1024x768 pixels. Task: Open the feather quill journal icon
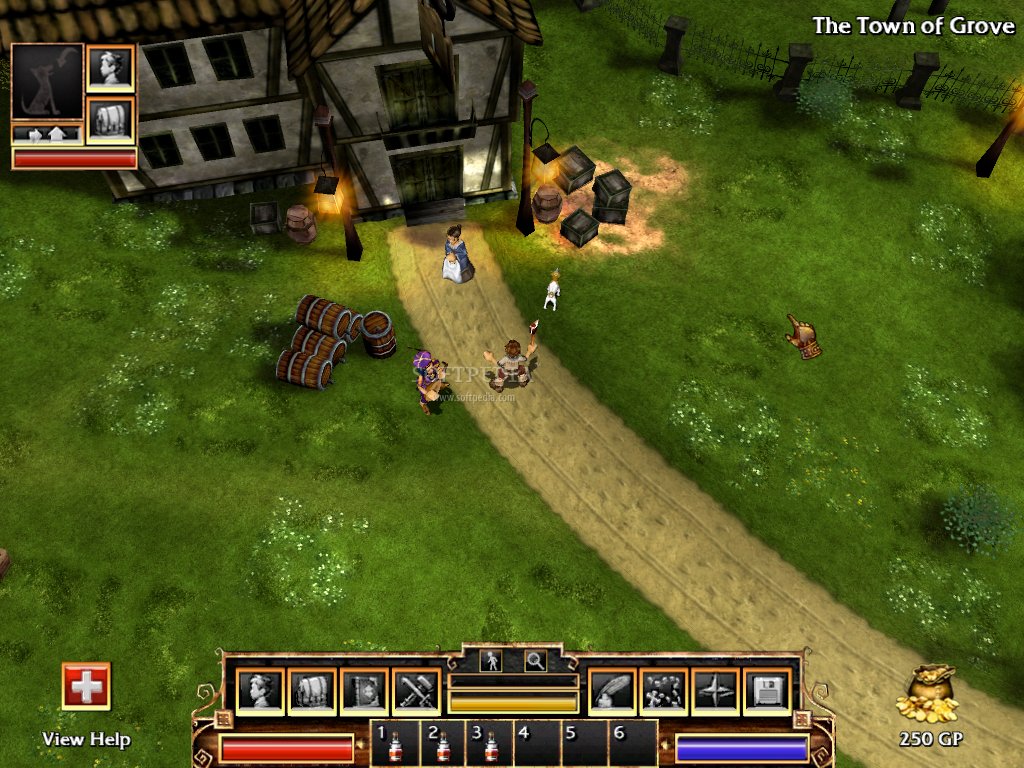click(611, 691)
